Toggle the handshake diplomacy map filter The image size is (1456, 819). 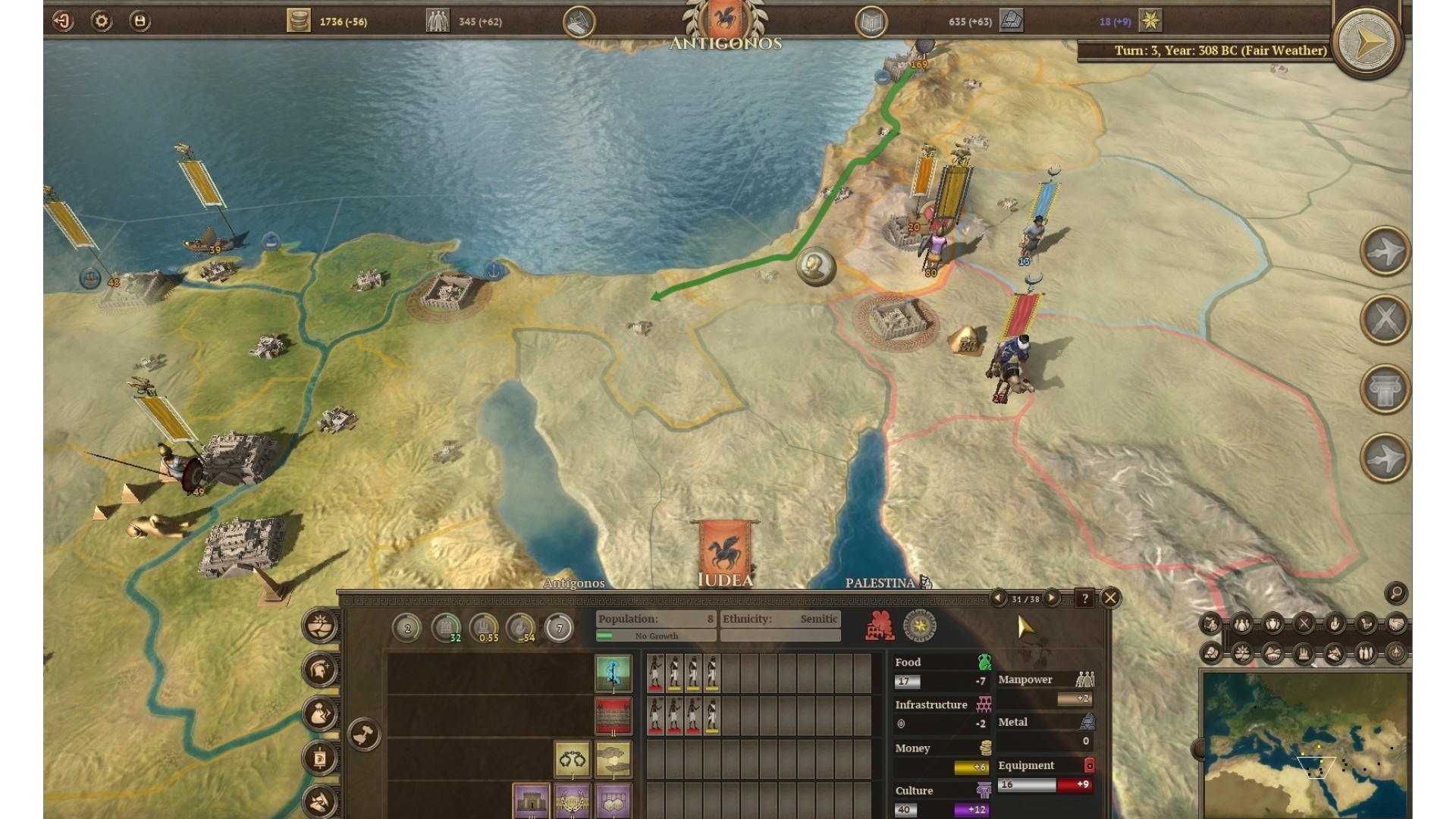1397,624
